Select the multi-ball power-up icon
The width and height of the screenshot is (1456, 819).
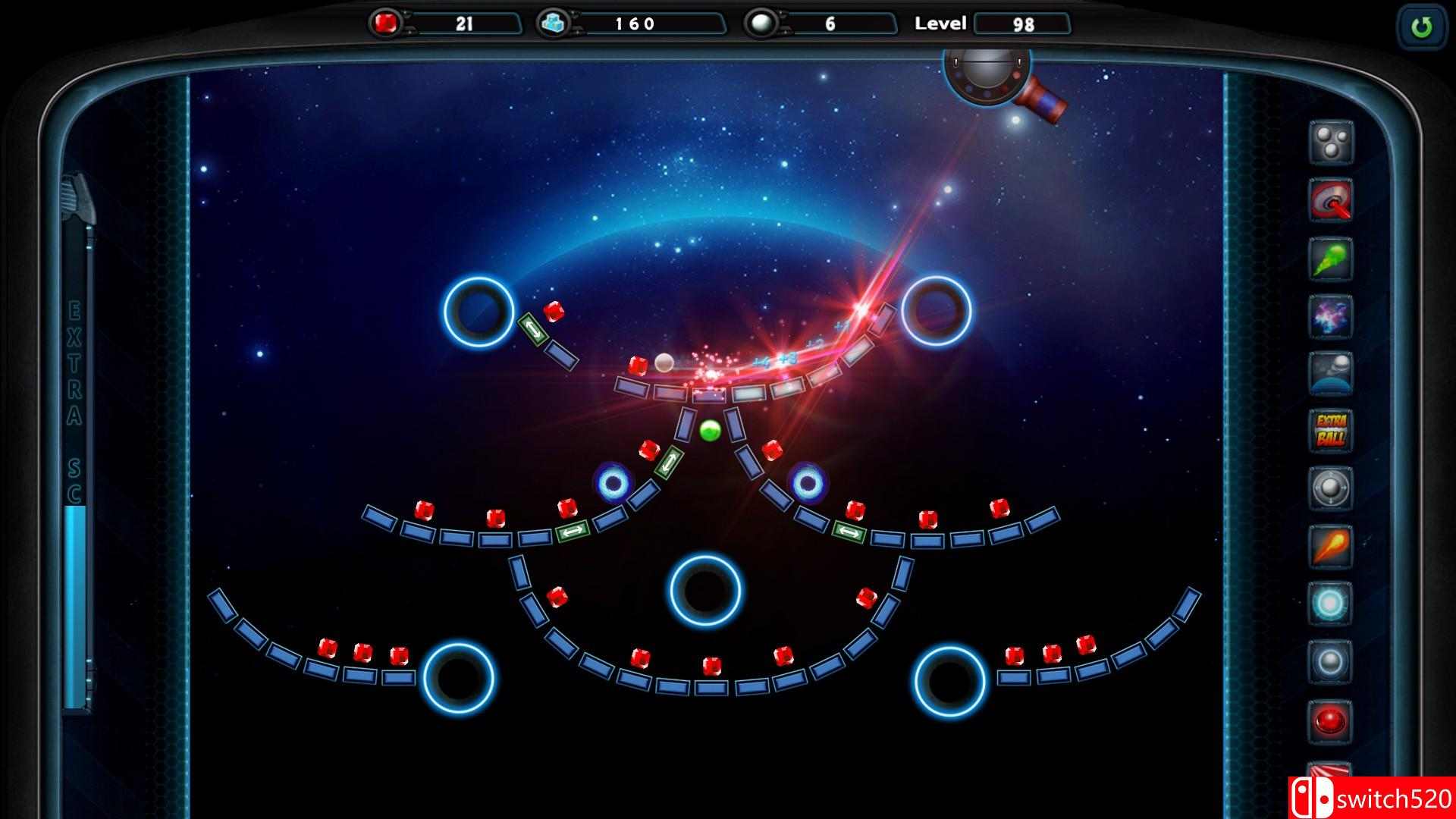tap(1331, 141)
